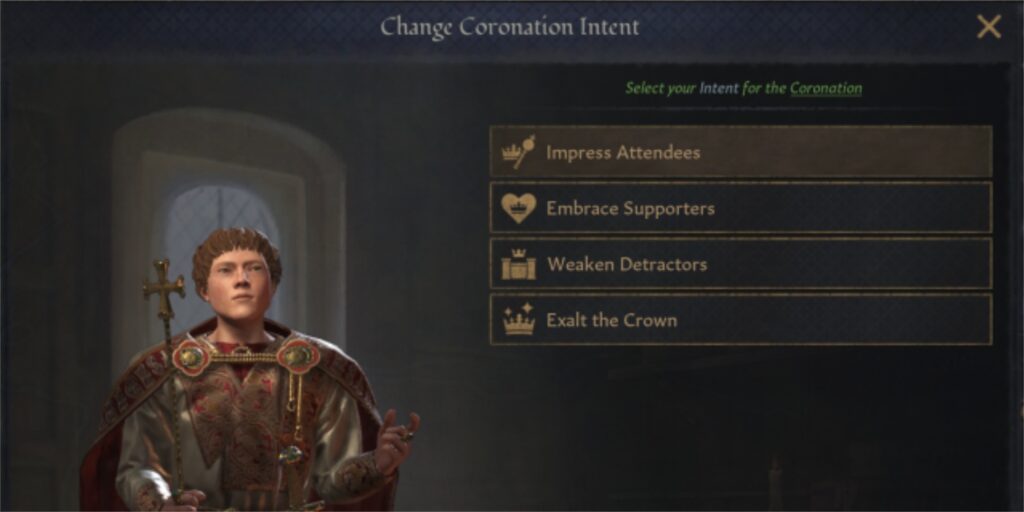Close the Change Coronation Intent window
The image size is (1024, 512).
[x=988, y=27]
